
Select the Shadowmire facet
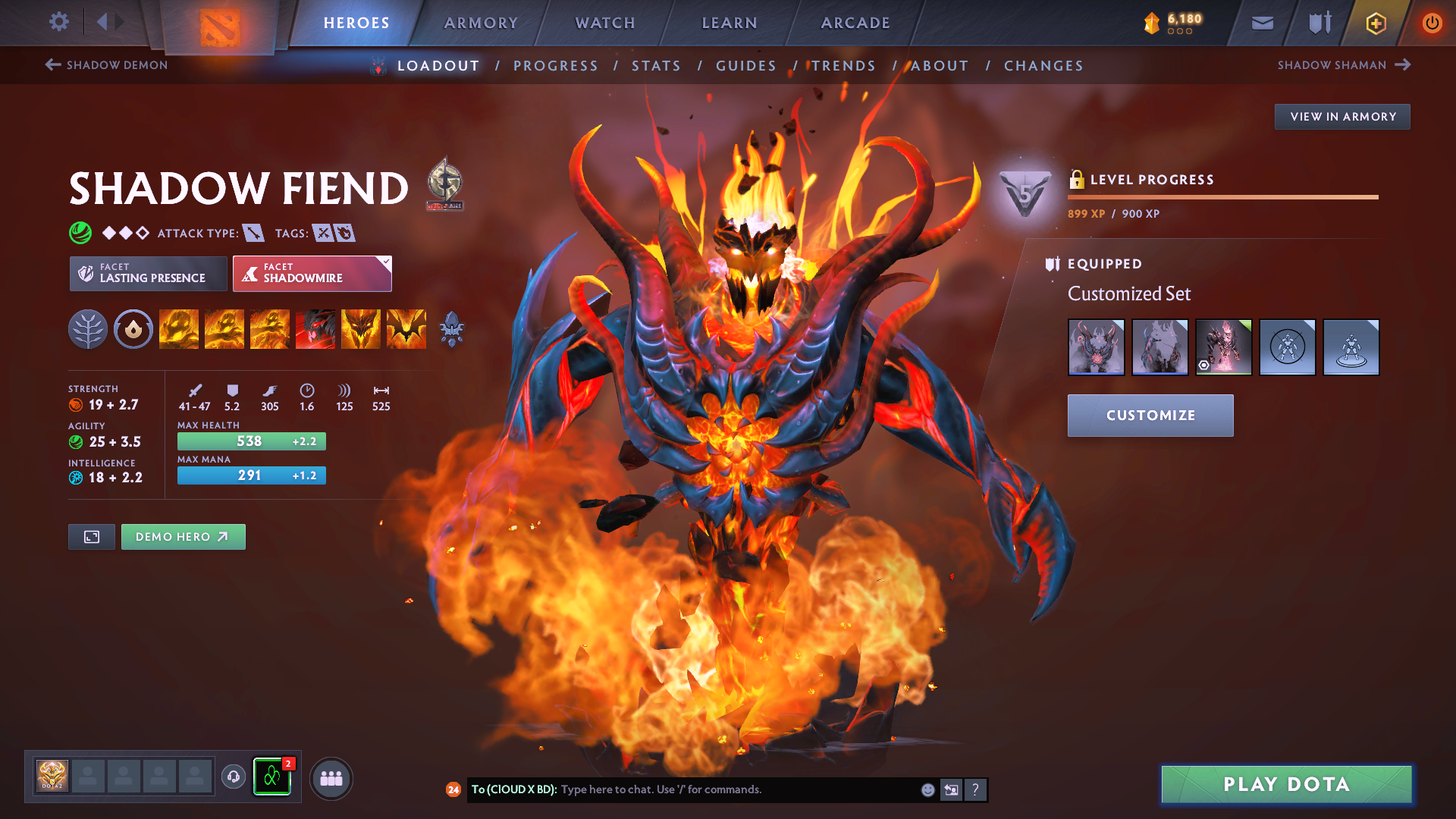pos(312,273)
